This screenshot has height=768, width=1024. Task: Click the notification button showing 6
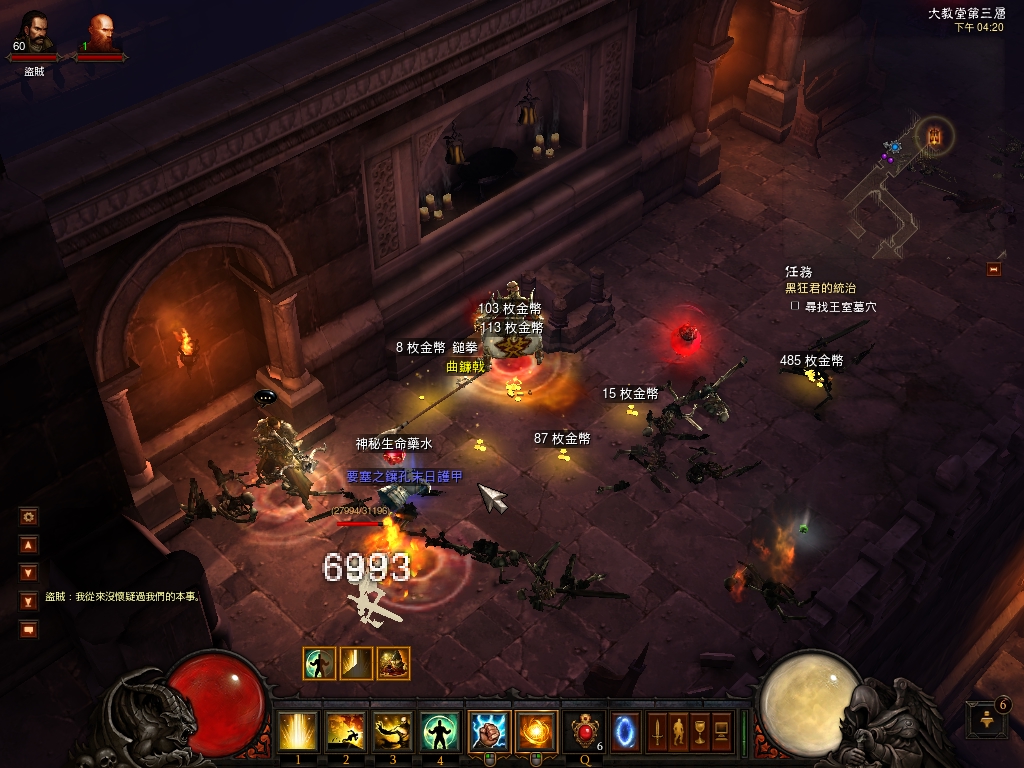[x=986, y=718]
